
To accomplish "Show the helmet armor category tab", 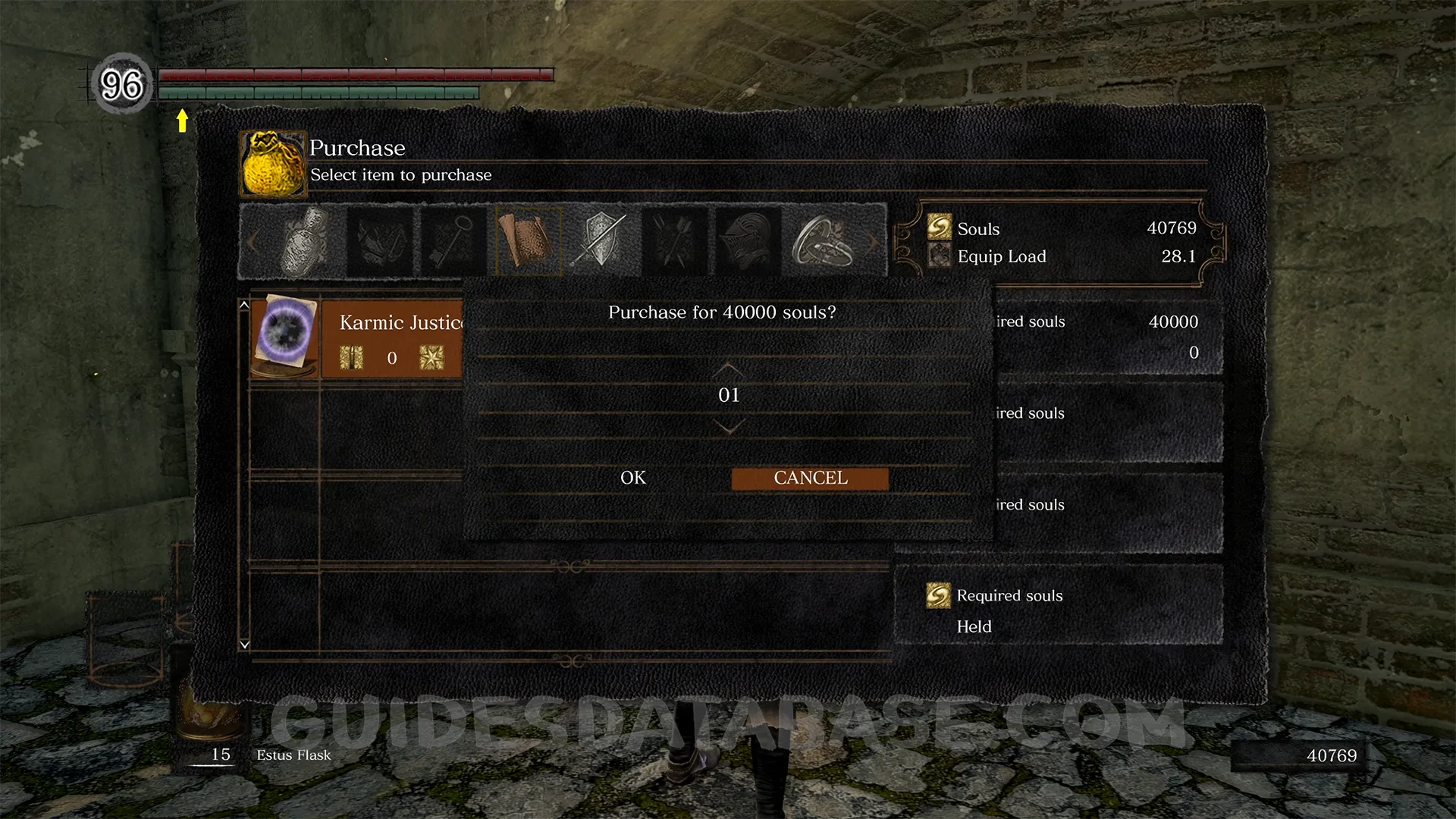I will (748, 241).
